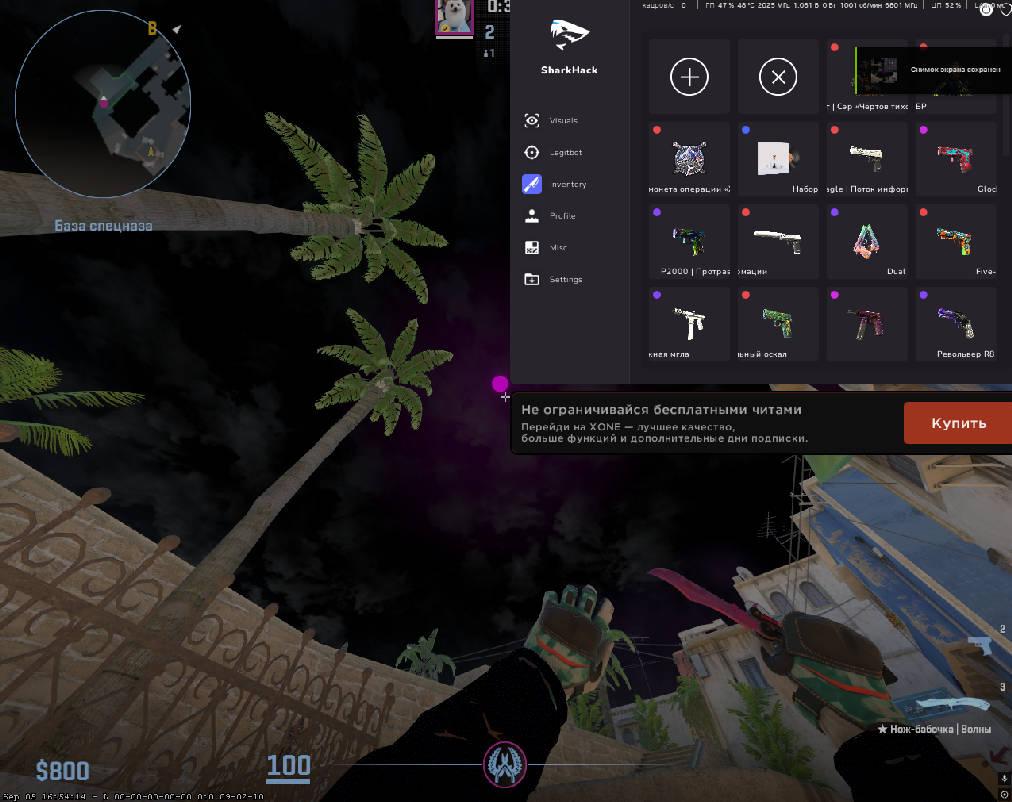Select the white Desert Eagle skin tile

(867, 159)
